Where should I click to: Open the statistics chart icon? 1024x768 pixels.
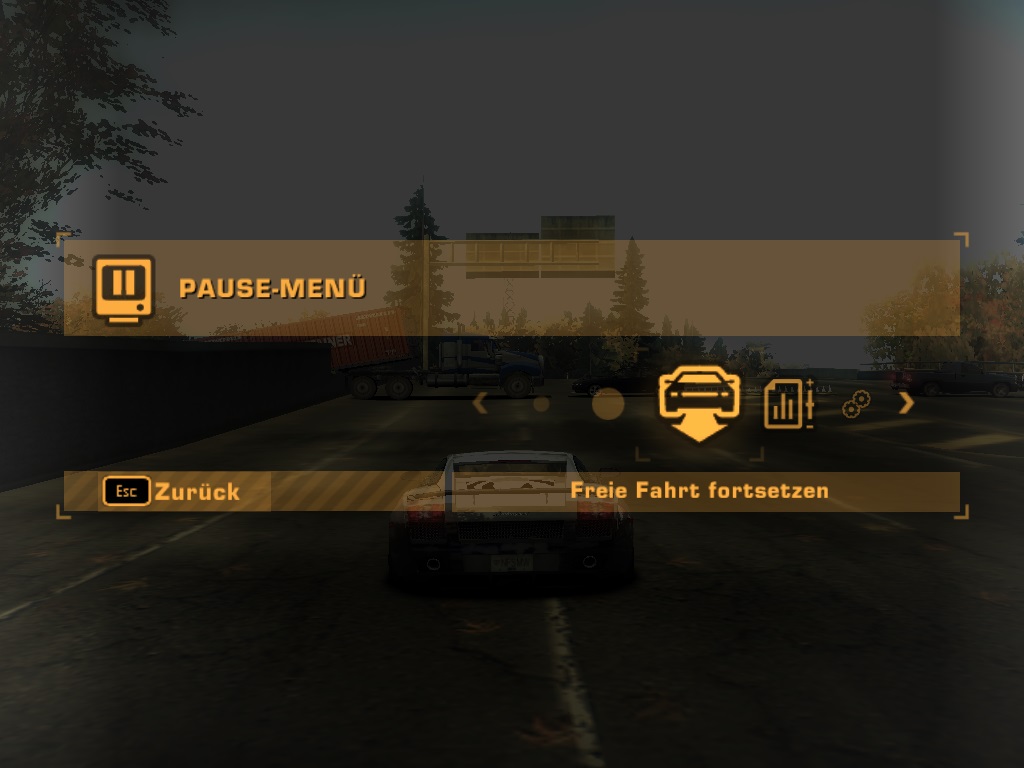pos(787,404)
